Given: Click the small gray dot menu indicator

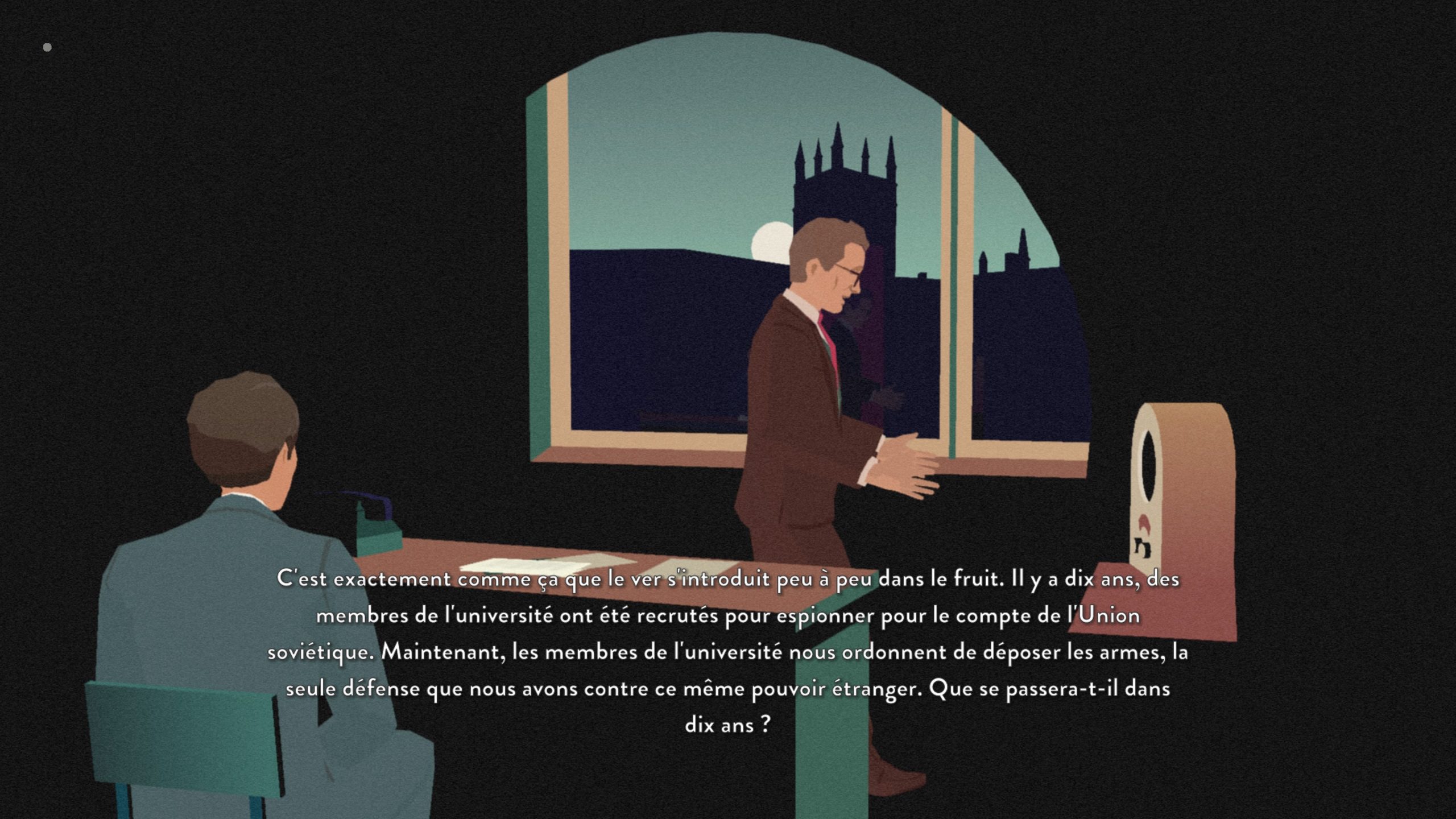Looking at the screenshot, I should (47, 47).
